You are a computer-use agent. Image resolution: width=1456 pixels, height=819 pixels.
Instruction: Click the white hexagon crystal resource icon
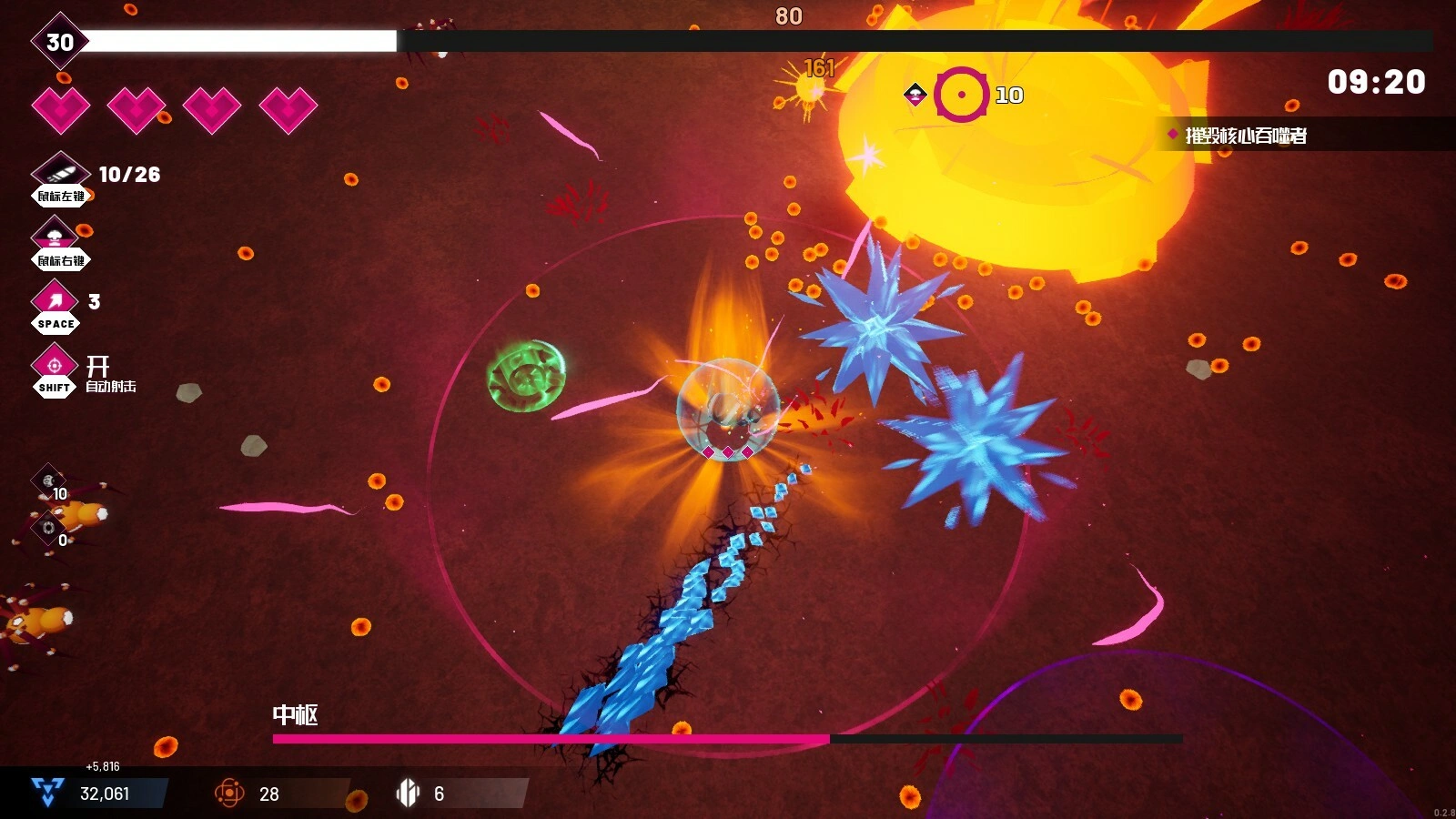408,793
